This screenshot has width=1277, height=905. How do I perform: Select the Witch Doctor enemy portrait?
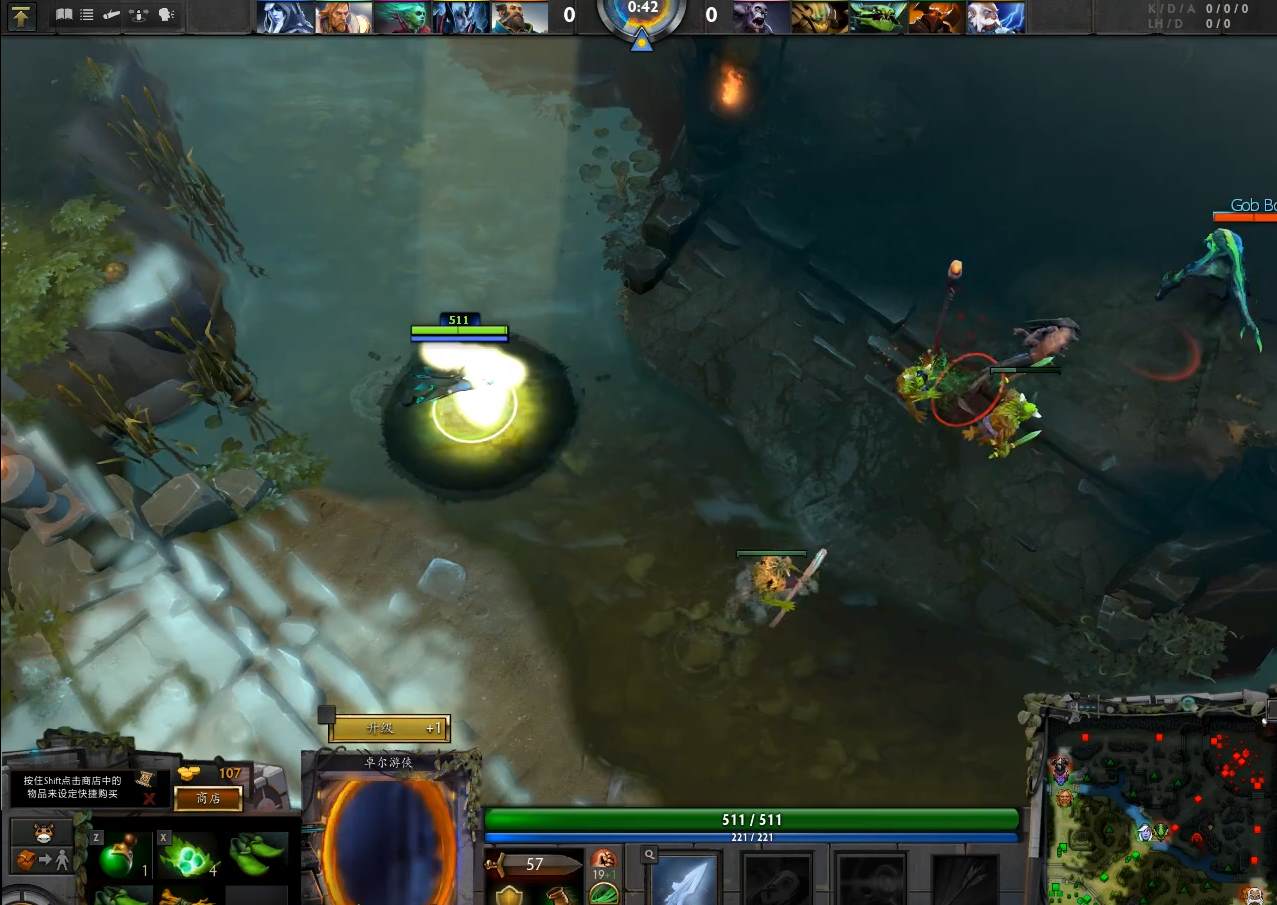click(761, 17)
